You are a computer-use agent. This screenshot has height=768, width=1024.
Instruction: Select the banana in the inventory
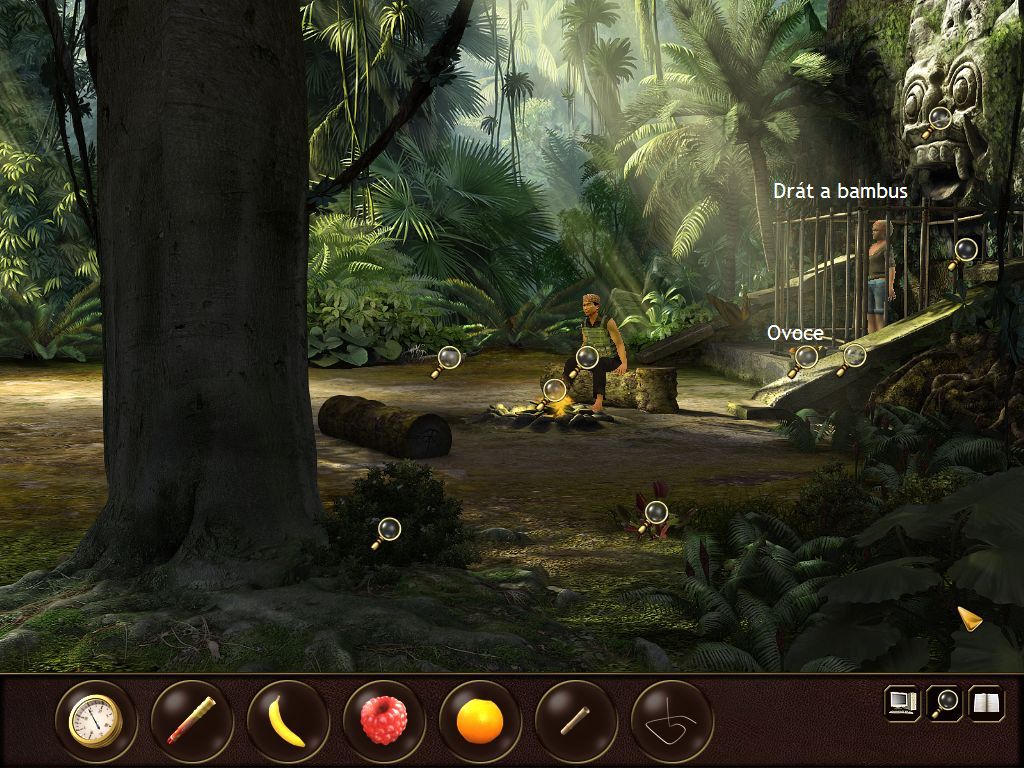288,721
